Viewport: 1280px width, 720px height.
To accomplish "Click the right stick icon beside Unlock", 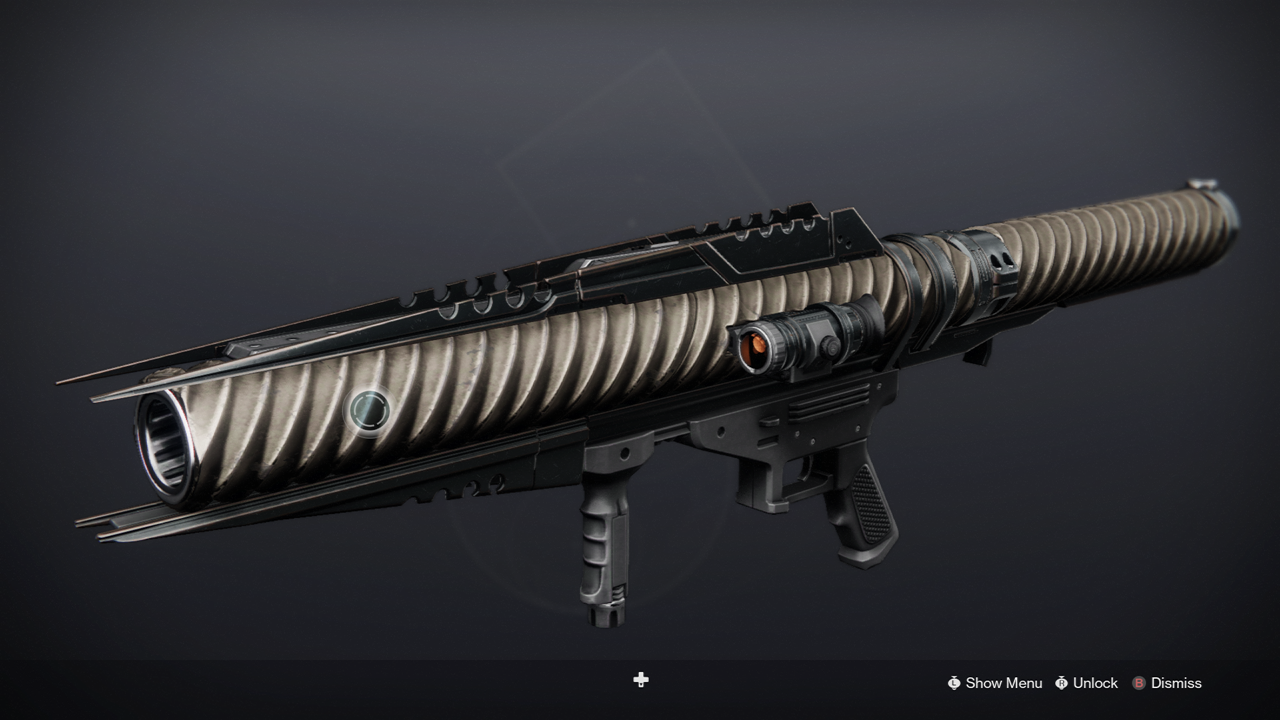I will 1063,683.
